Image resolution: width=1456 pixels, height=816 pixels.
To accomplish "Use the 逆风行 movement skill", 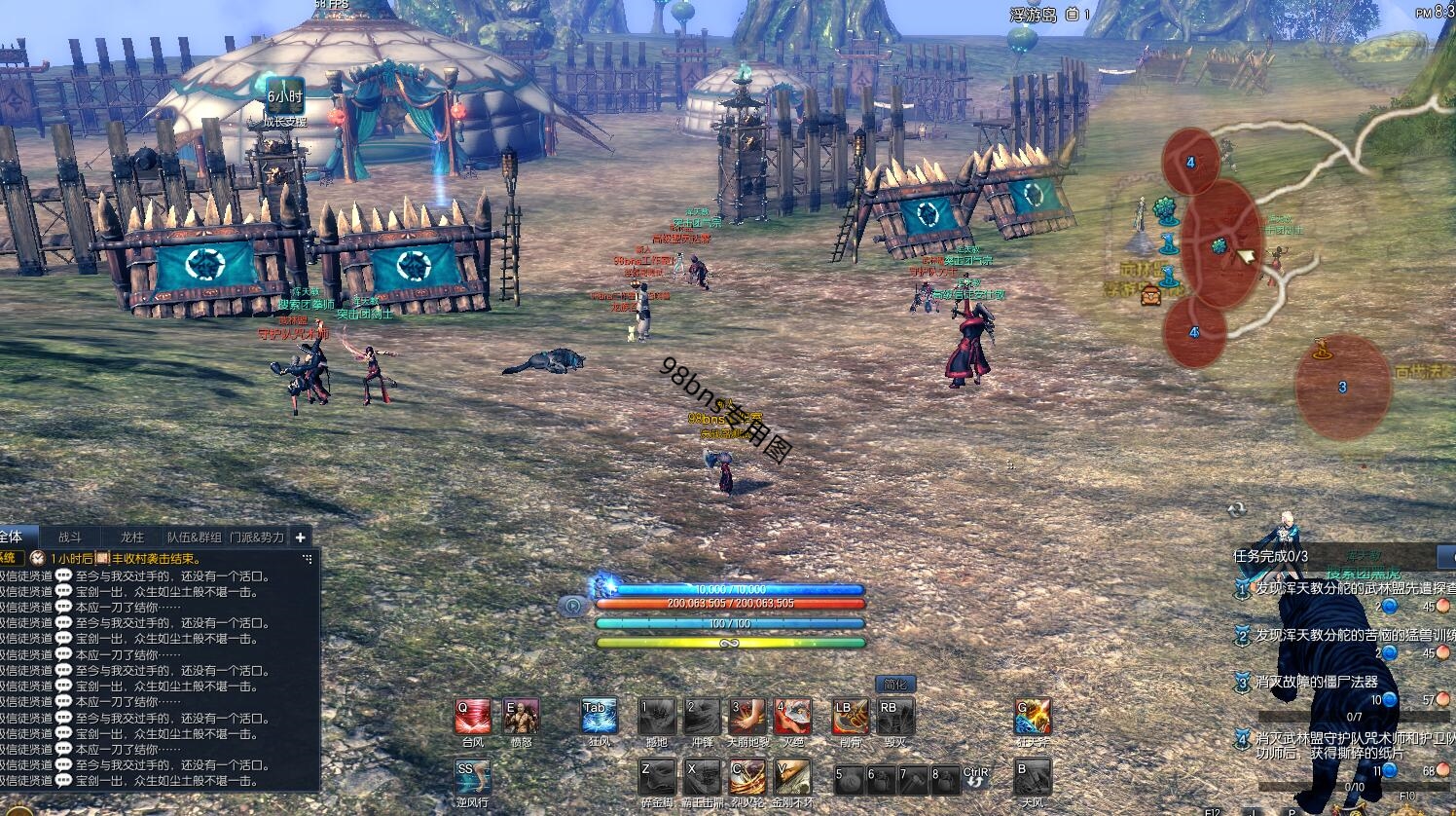I will [473, 777].
